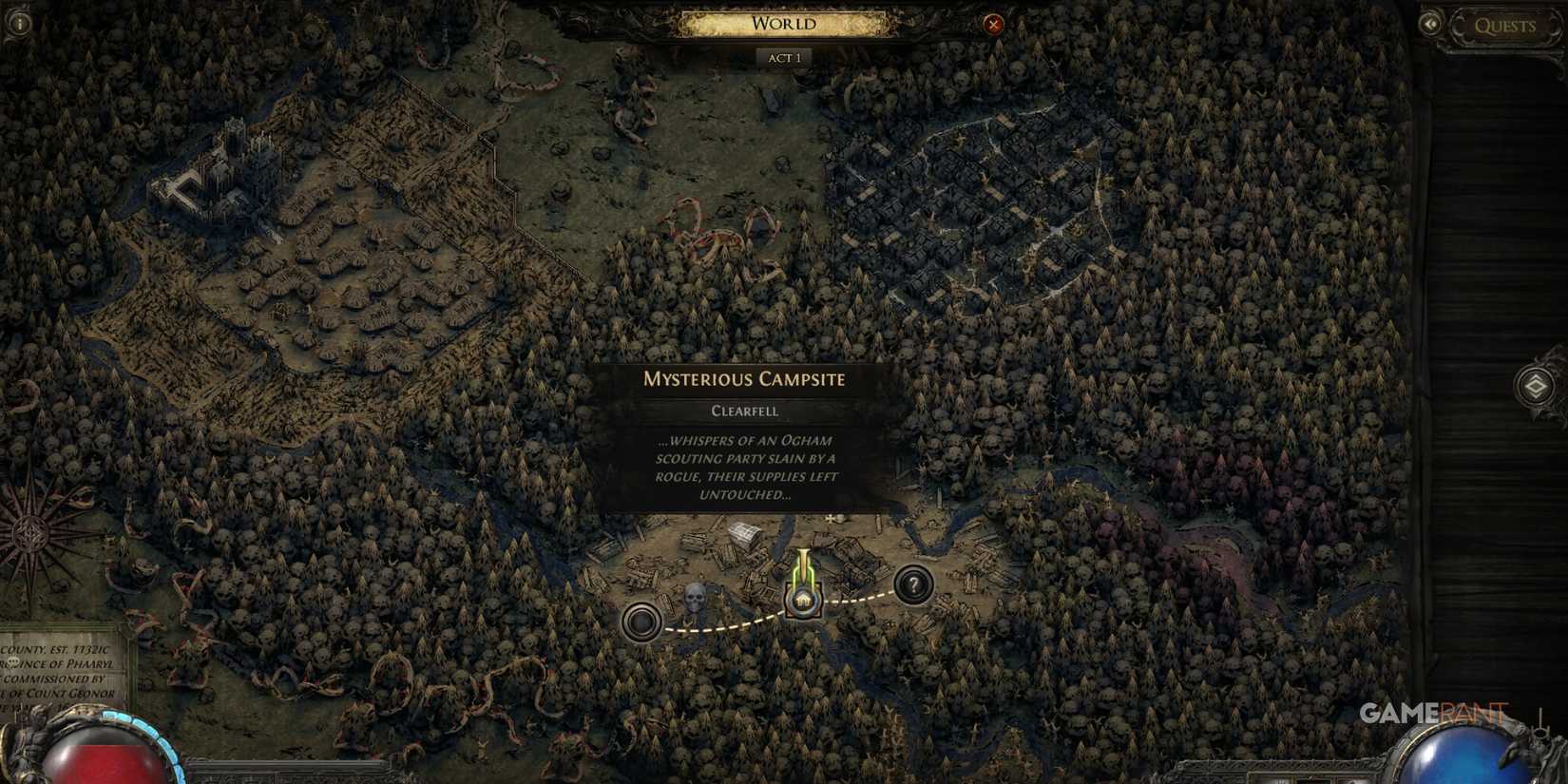Click the white stone cross grave near the campsite
This screenshot has height=784, width=1568.
(829, 519)
